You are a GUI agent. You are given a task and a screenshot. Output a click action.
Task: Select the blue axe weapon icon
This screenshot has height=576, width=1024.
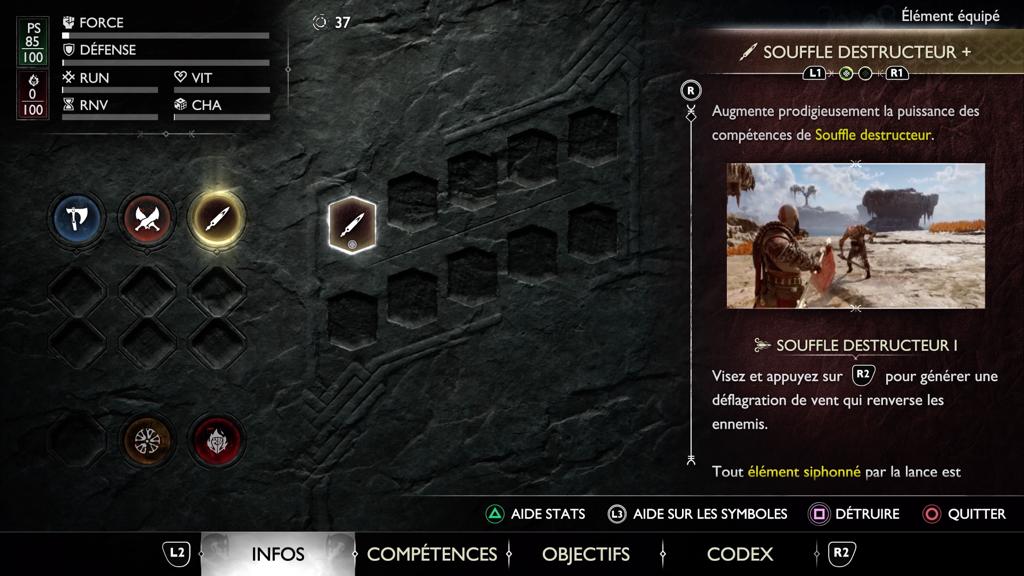point(77,218)
